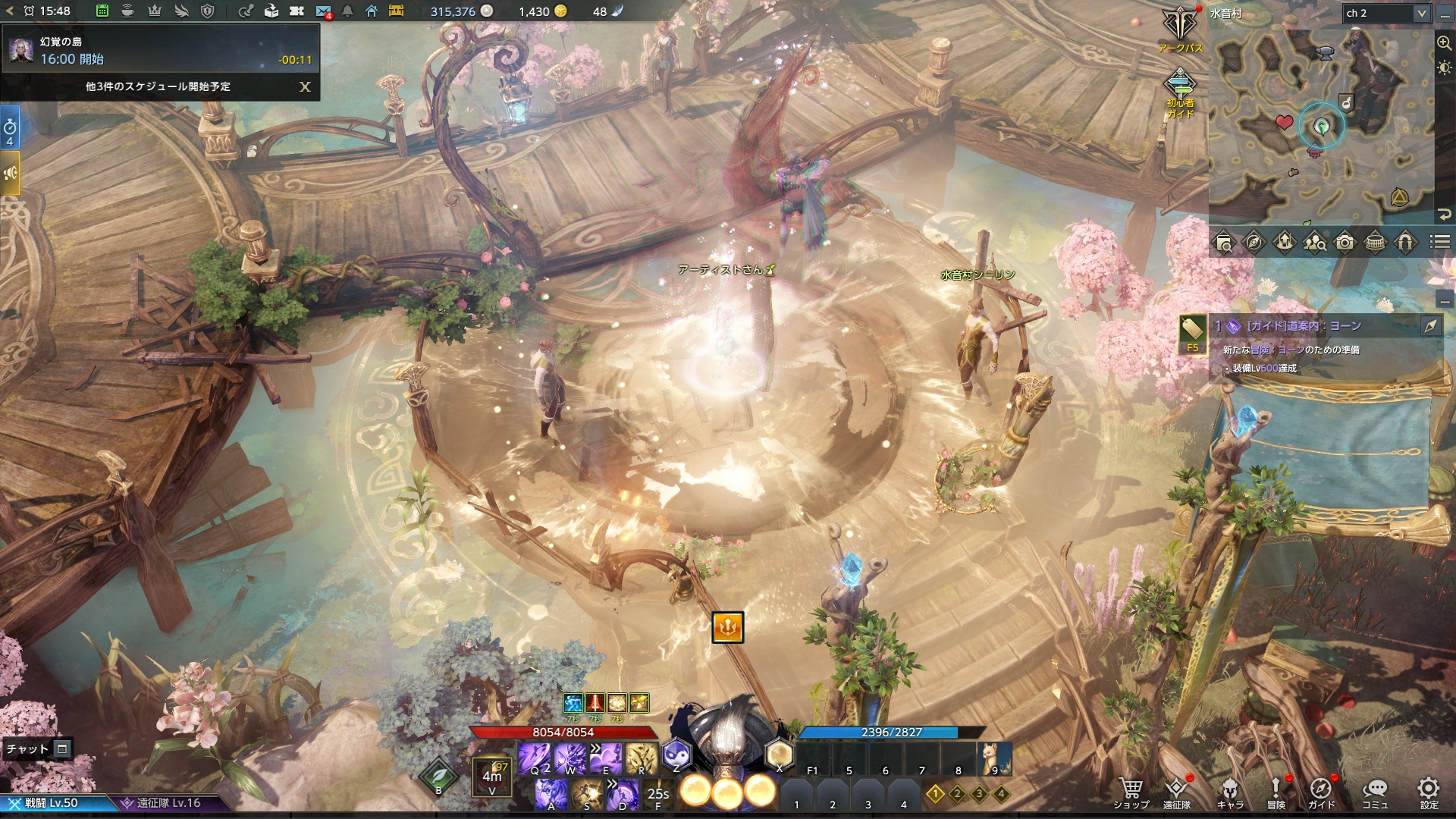
Task: Activate the Q skill on the hotbar
Action: coord(535,758)
